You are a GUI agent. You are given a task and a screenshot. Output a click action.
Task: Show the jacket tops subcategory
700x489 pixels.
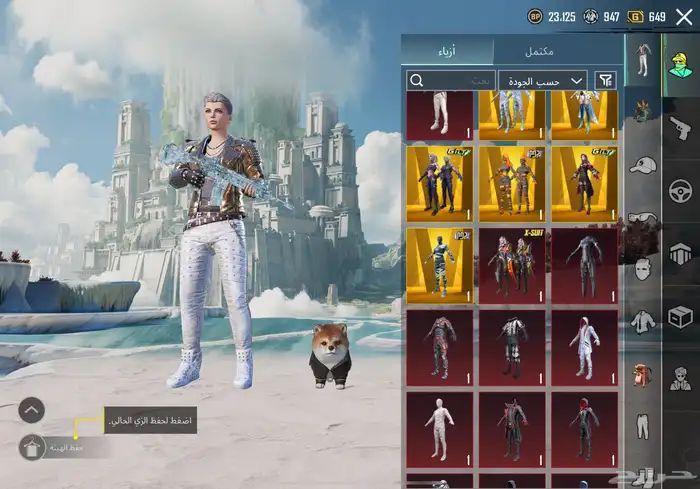(x=641, y=321)
